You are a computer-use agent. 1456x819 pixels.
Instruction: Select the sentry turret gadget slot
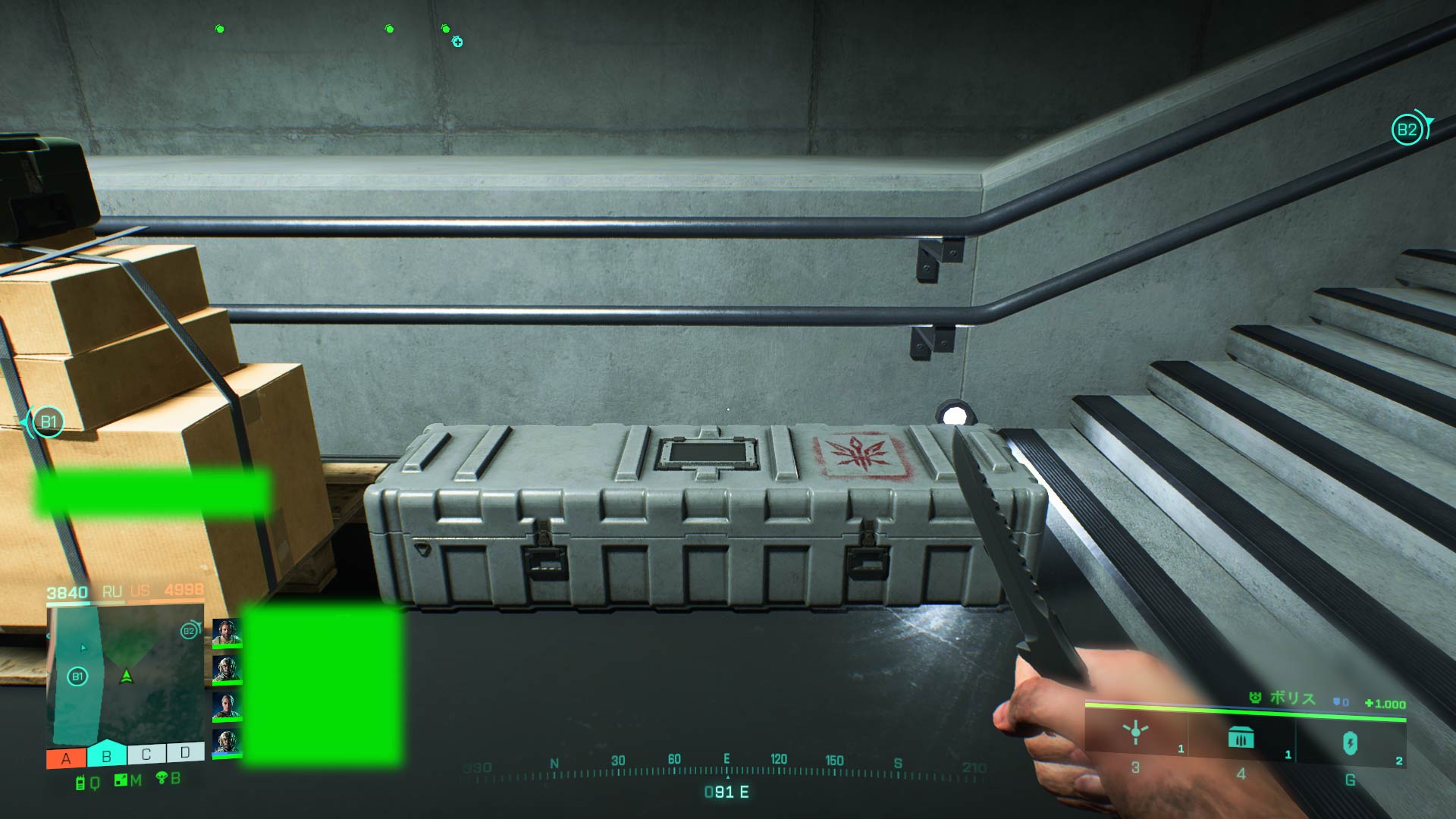coord(1136,734)
